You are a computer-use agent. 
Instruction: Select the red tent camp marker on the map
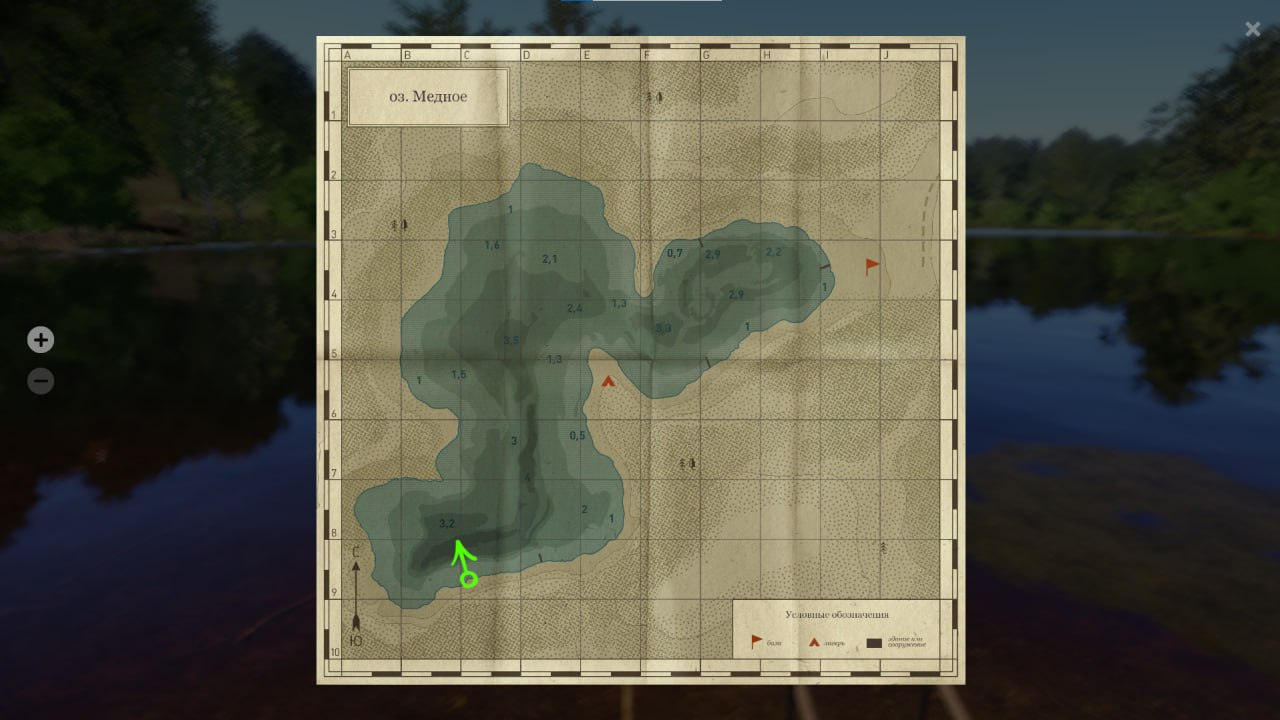point(608,381)
